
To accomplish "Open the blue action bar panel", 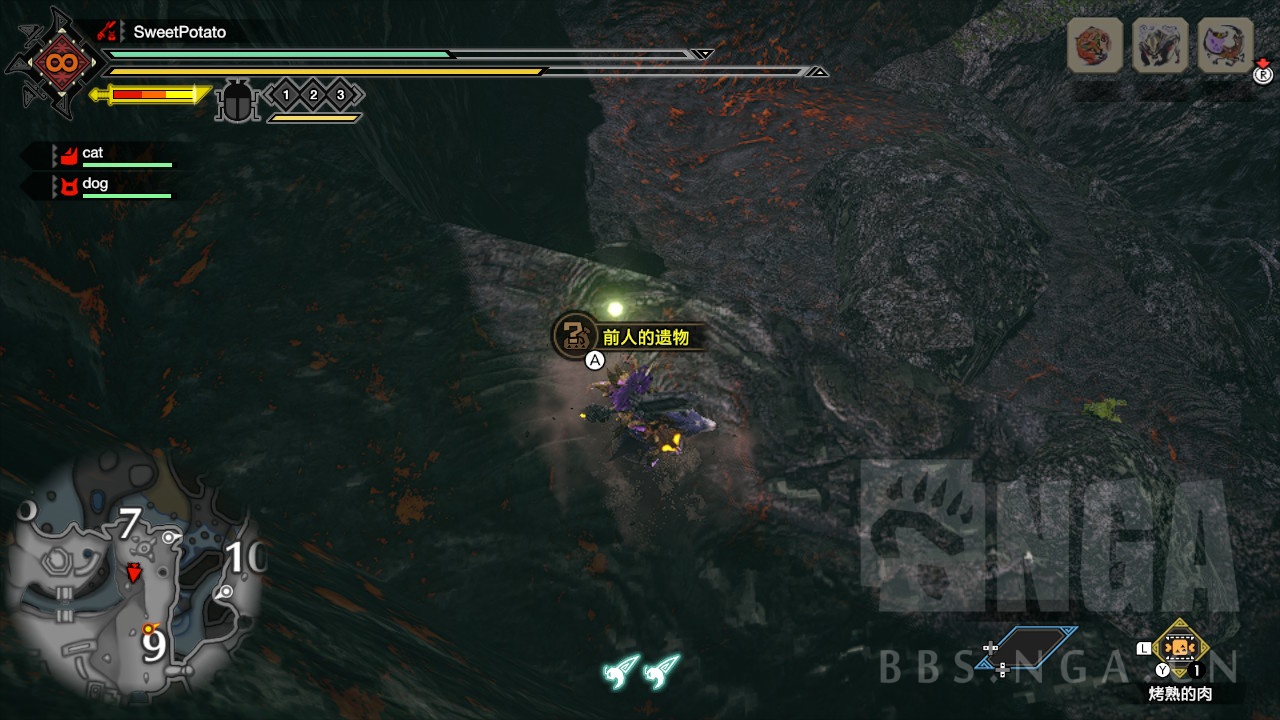I will click(x=1027, y=649).
